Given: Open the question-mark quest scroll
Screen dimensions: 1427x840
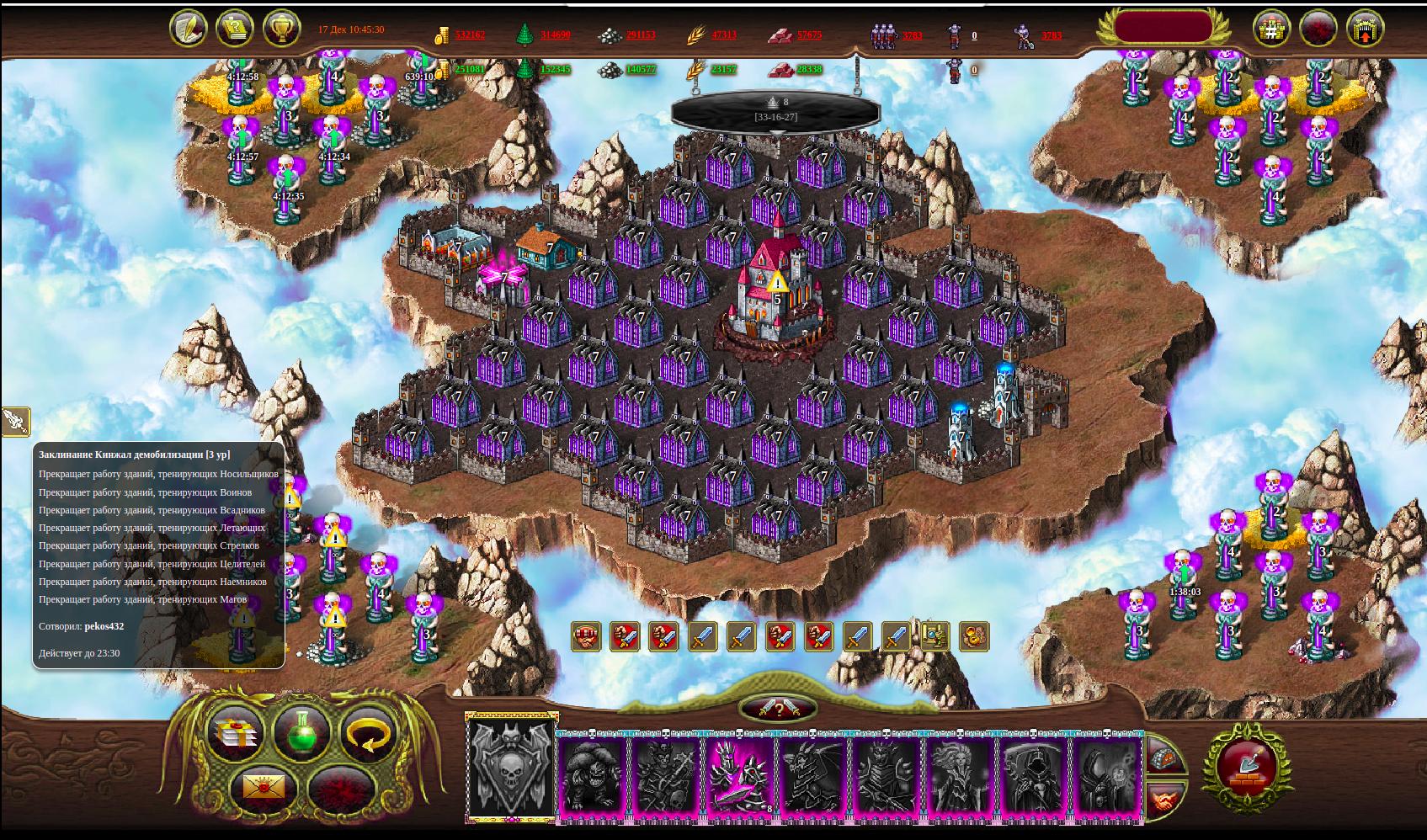Looking at the screenshot, I should pos(235,29).
